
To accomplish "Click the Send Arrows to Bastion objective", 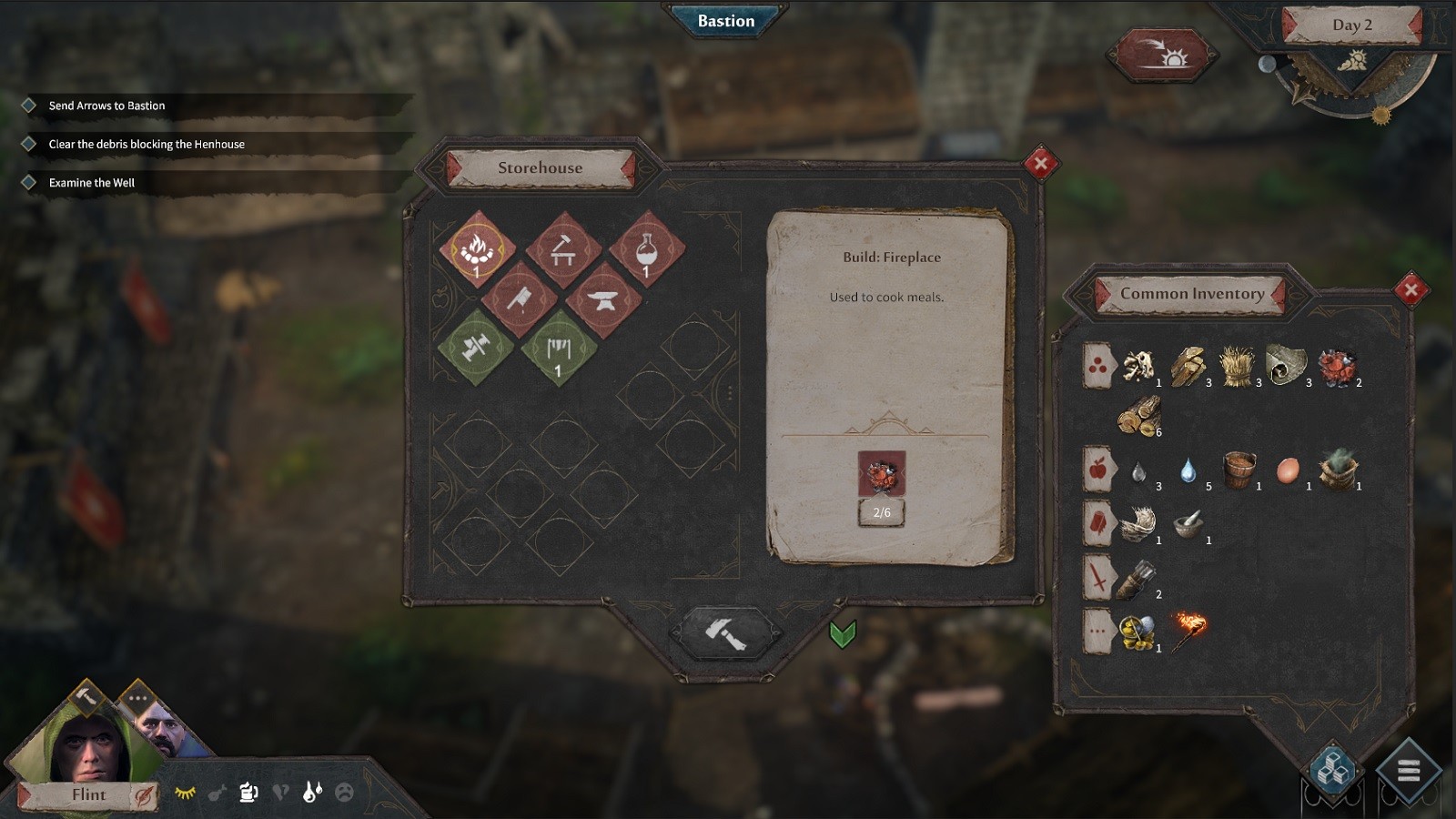I will 106,105.
